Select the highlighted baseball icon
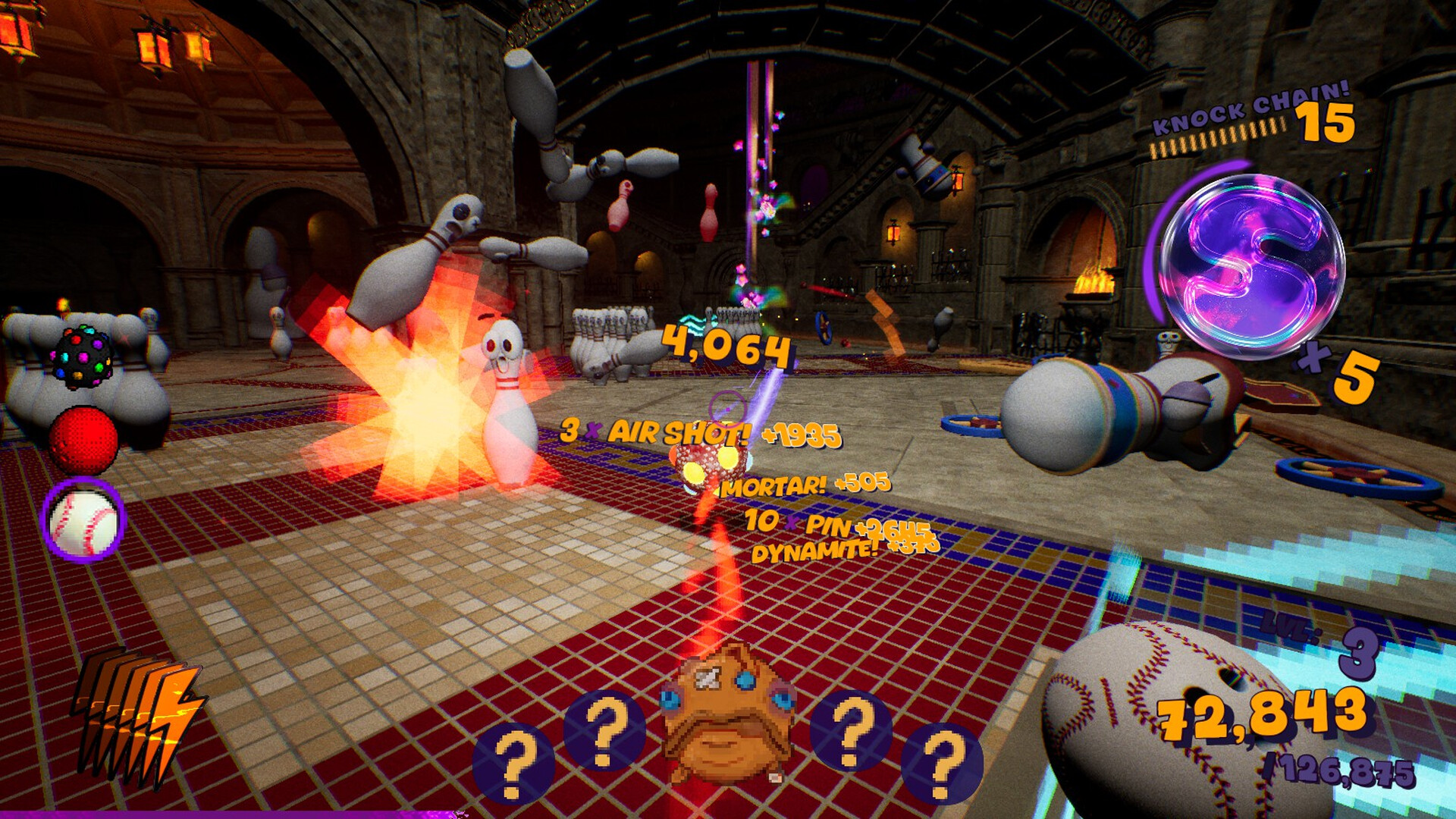The image size is (1456, 819). (83, 521)
